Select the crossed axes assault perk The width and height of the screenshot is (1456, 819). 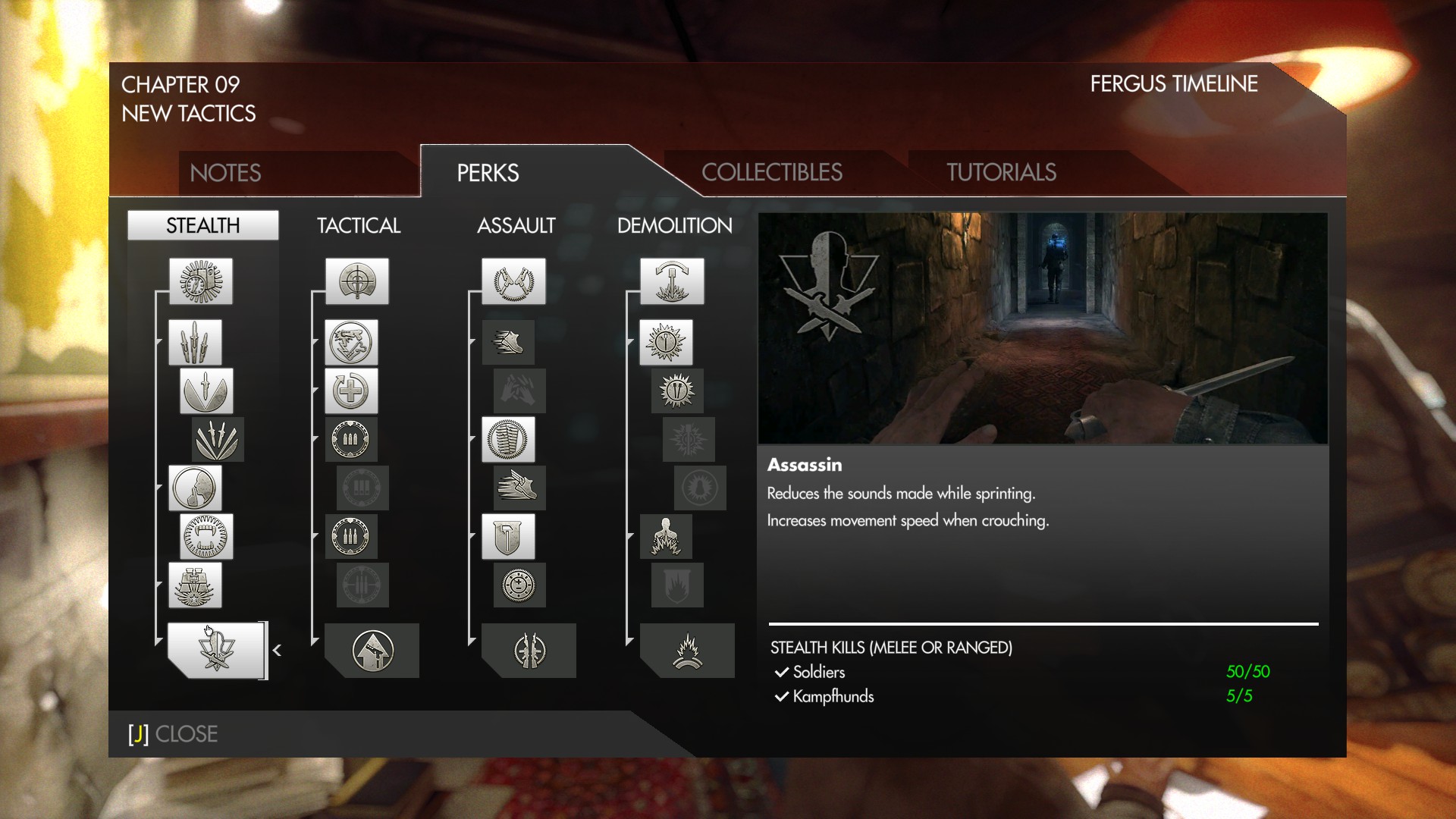pyautogui.click(x=513, y=281)
